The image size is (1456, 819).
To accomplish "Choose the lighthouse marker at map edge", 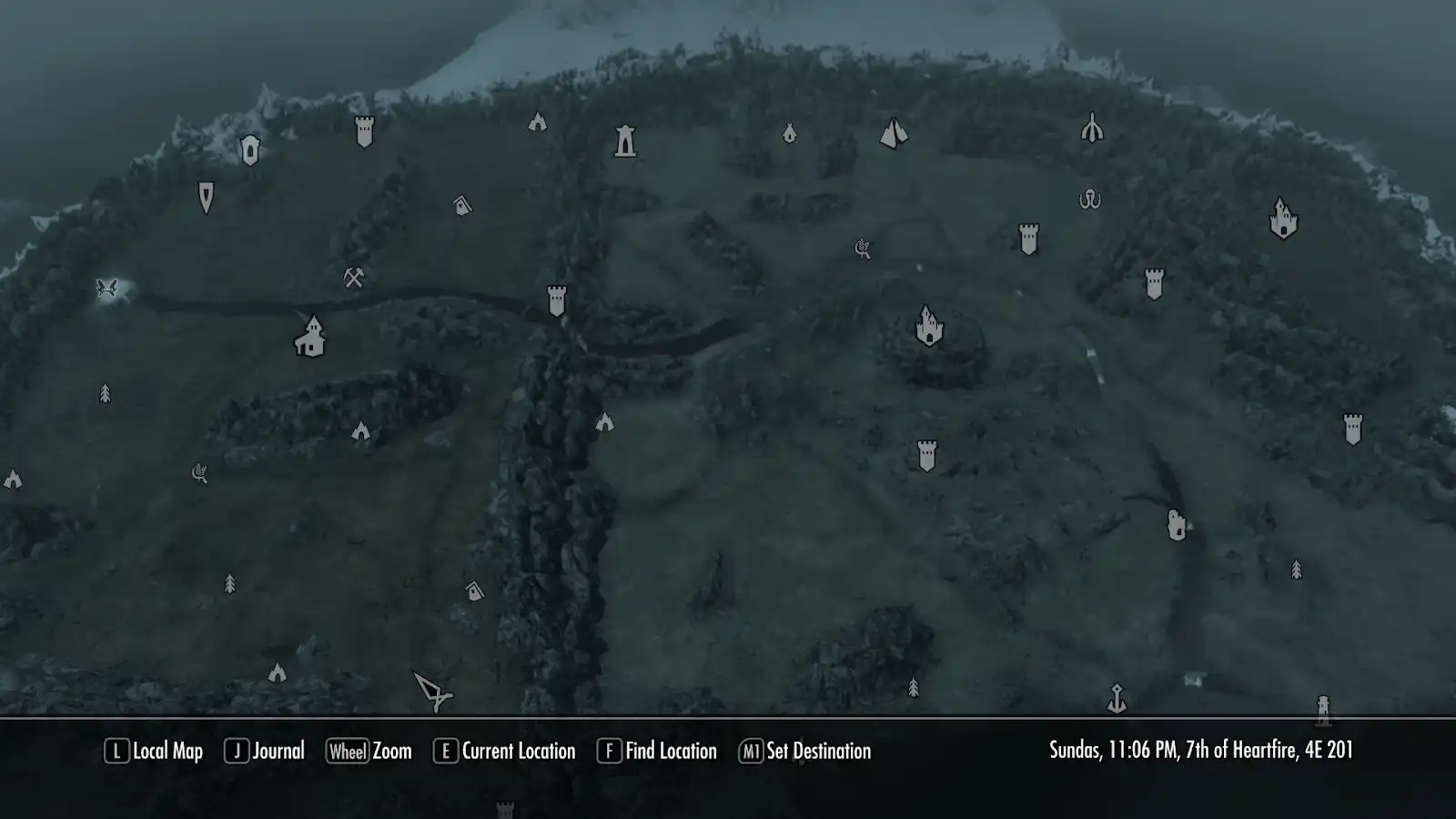I will click(1323, 709).
